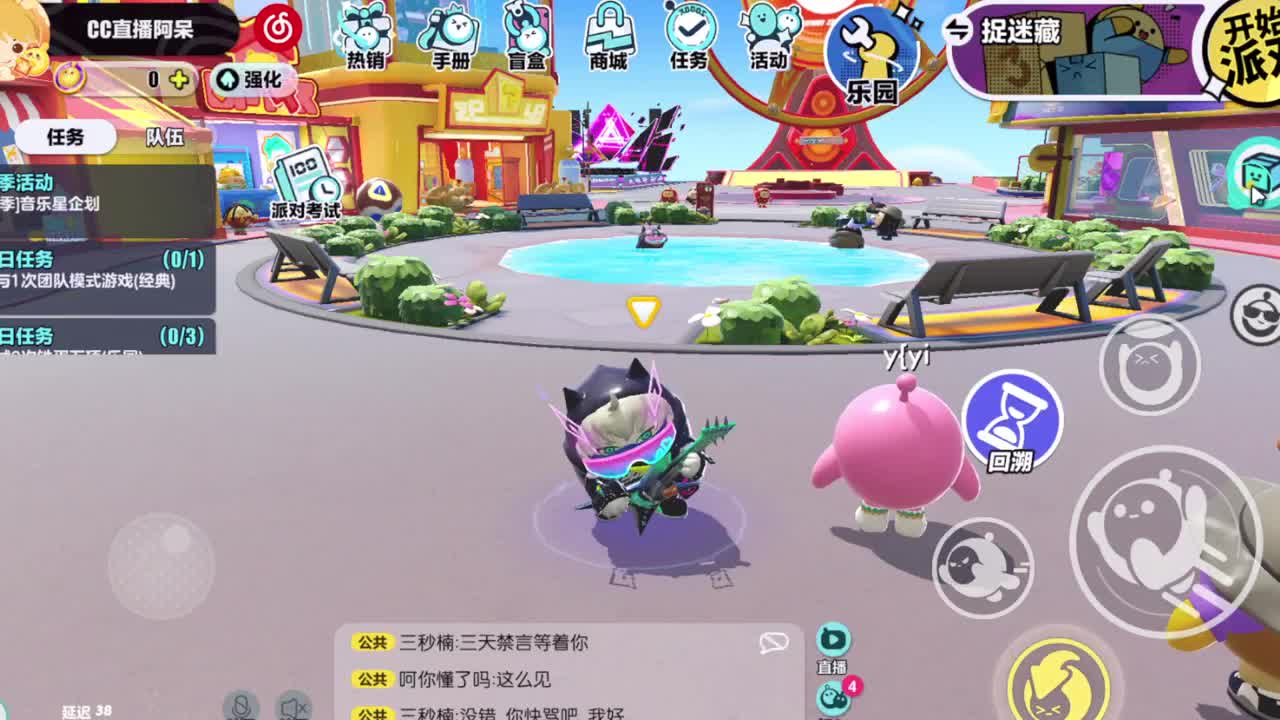Mute your microphone
The height and width of the screenshot is (720, 1280).
coord(240,710)
